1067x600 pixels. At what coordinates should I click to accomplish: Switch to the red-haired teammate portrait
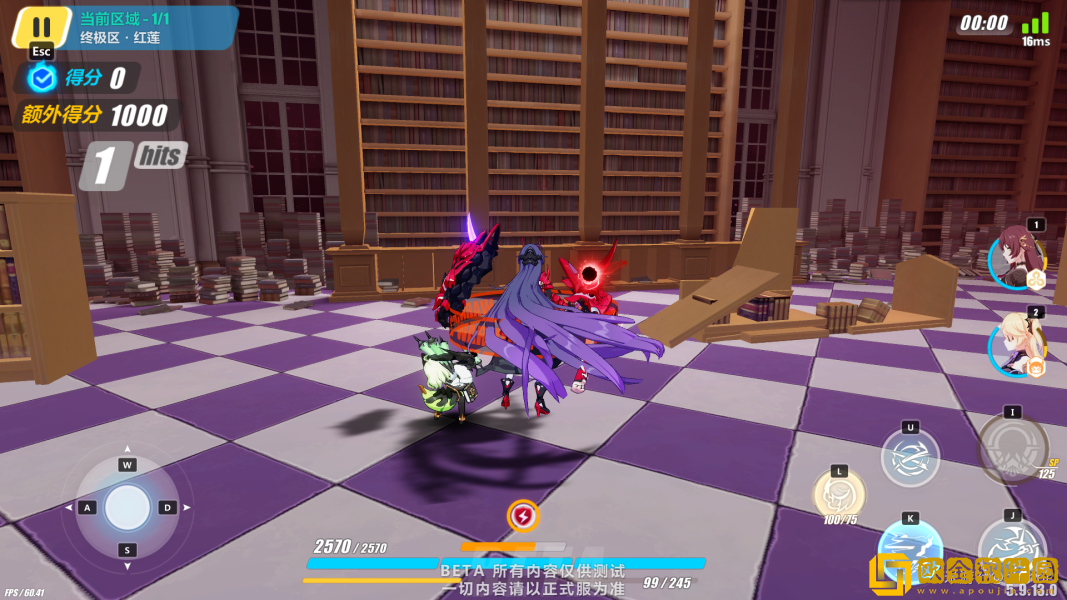point(1017,258)
